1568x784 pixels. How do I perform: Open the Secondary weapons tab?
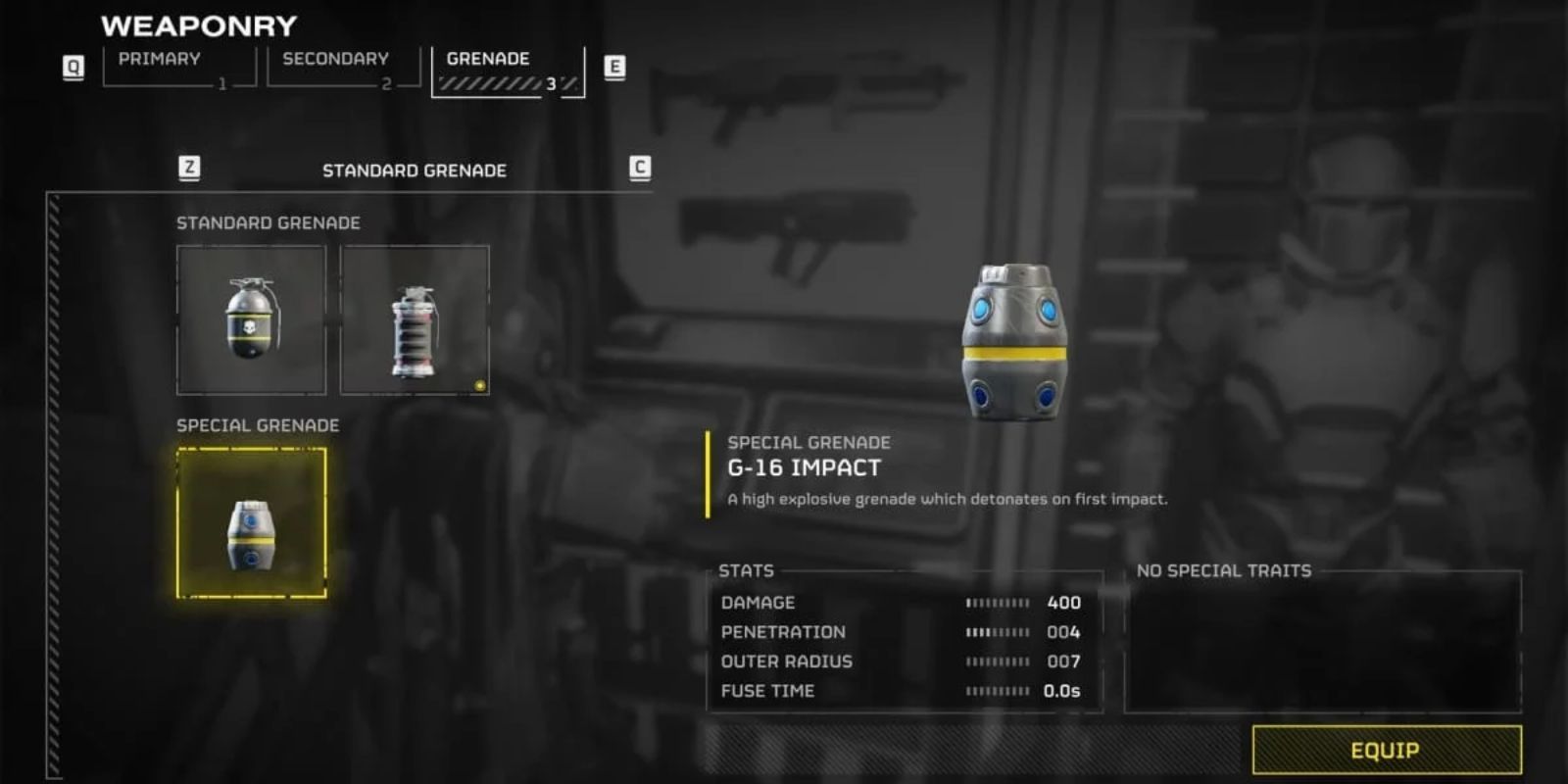[343, 67]
